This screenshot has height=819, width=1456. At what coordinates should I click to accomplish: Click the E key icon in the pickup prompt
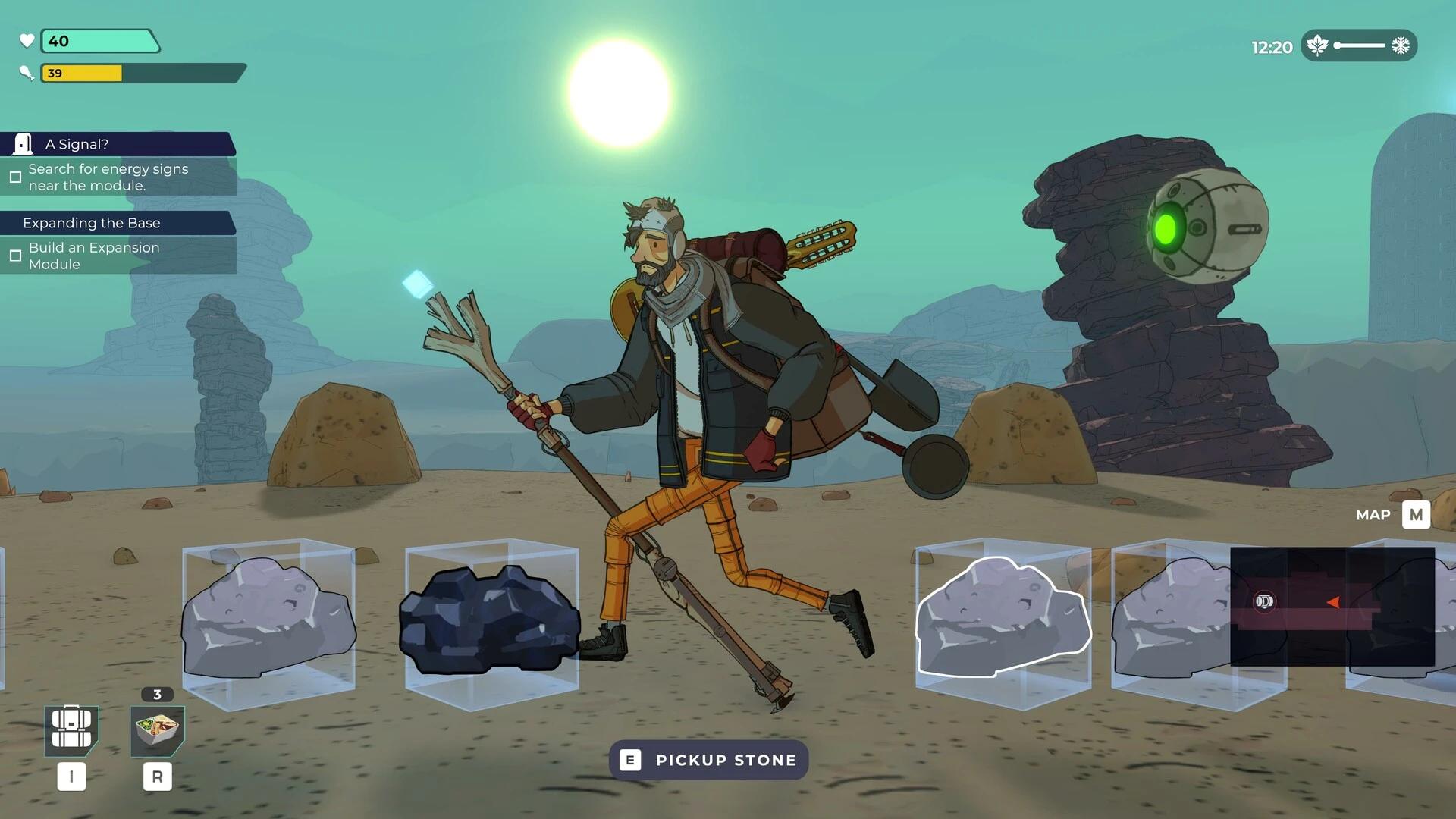pyautogui.click(x=630, y=760)
